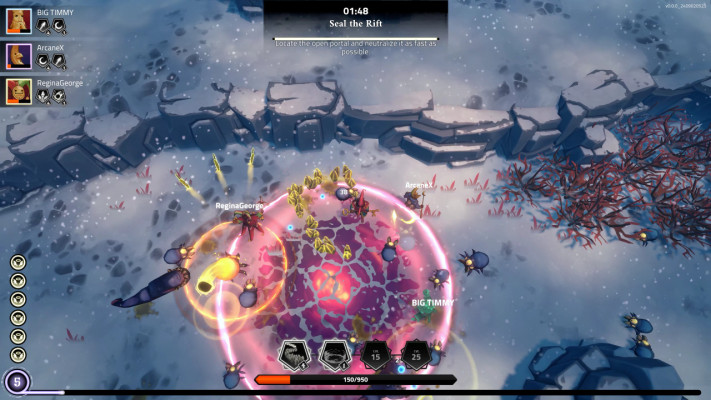Click the locked level 25 ability slot
This screenshot has height=400, width=711.
click(415, 352)
